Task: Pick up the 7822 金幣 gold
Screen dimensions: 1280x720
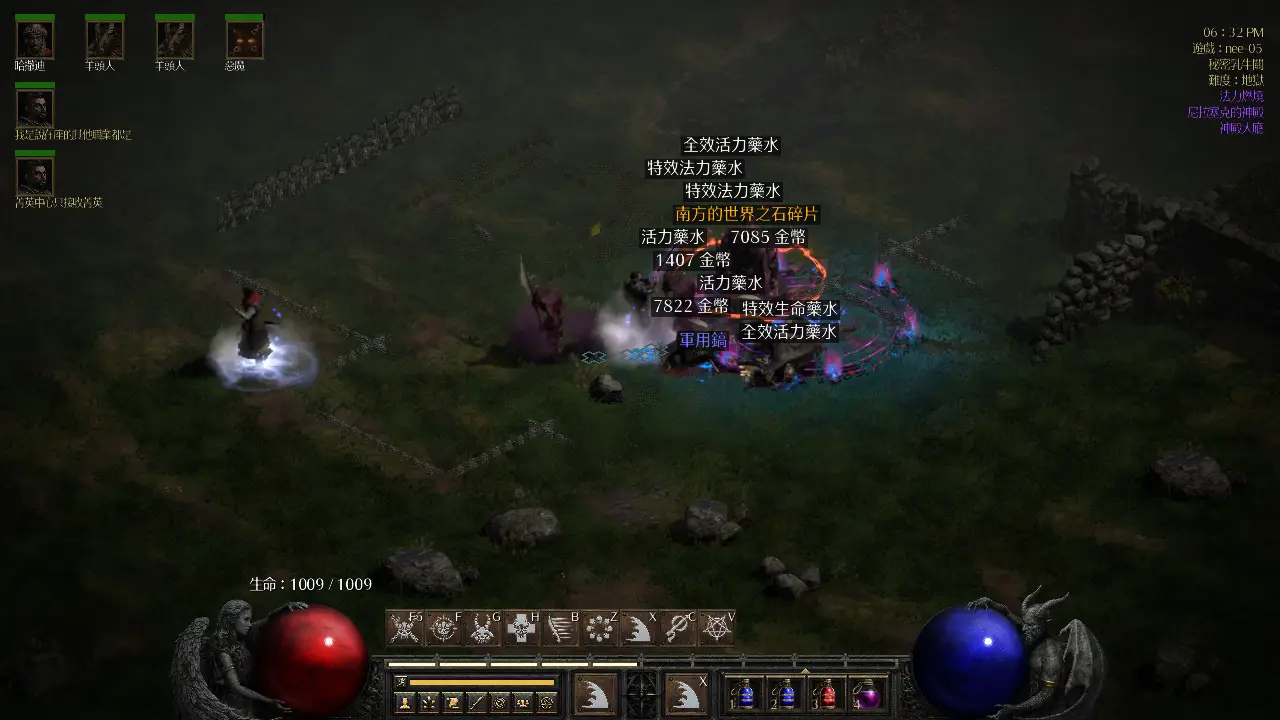Action: (690, 307)
